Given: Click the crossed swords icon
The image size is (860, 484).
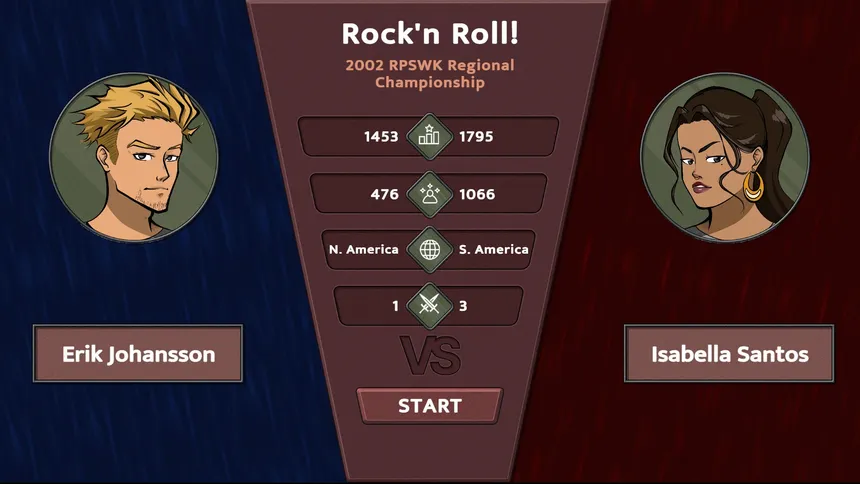Looking at the screenshot, I should [x=429, y=306].
